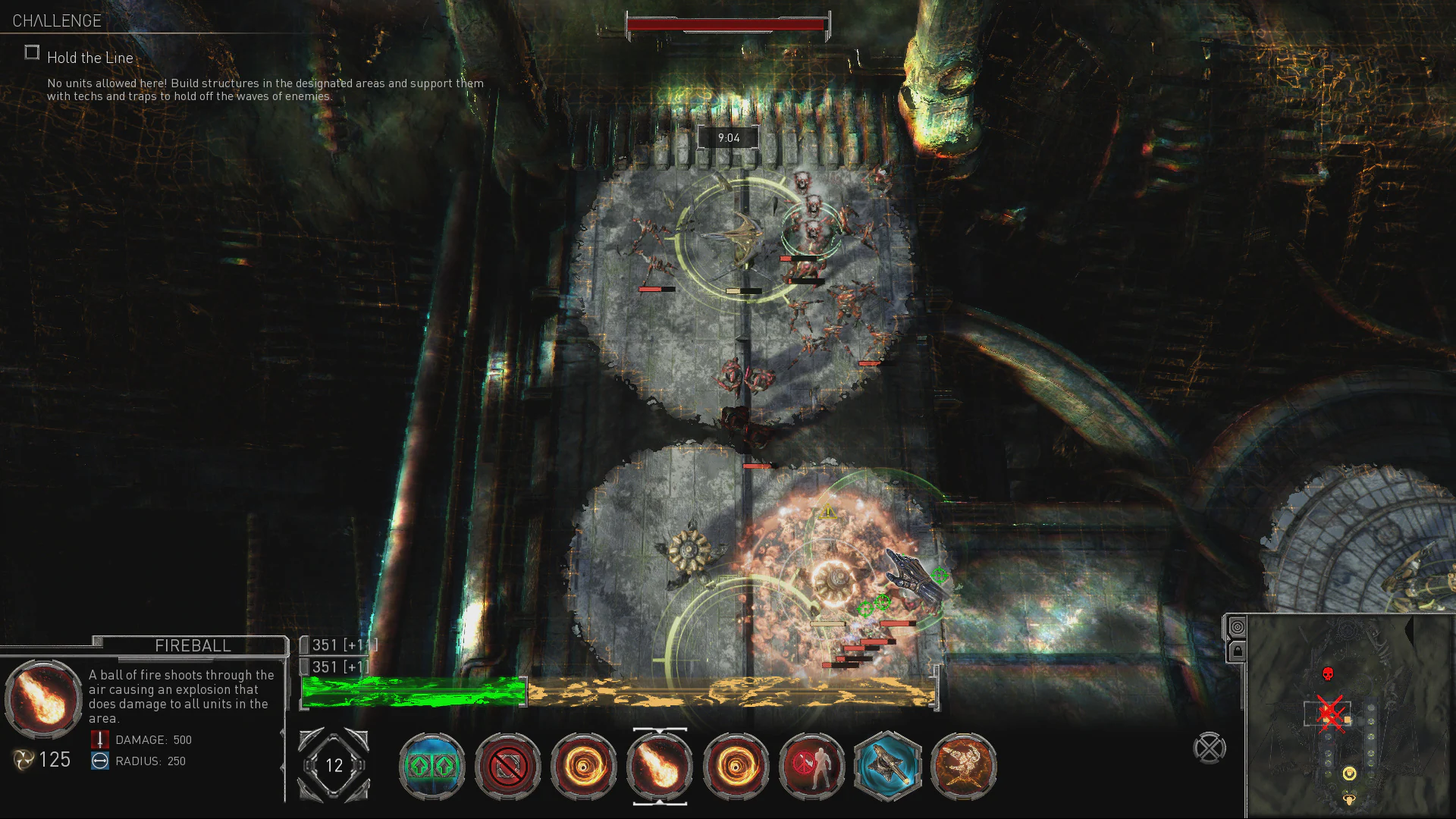Click the second fire vortex ability
Viewport: 1456px width, 819px height.
[735, 767]
